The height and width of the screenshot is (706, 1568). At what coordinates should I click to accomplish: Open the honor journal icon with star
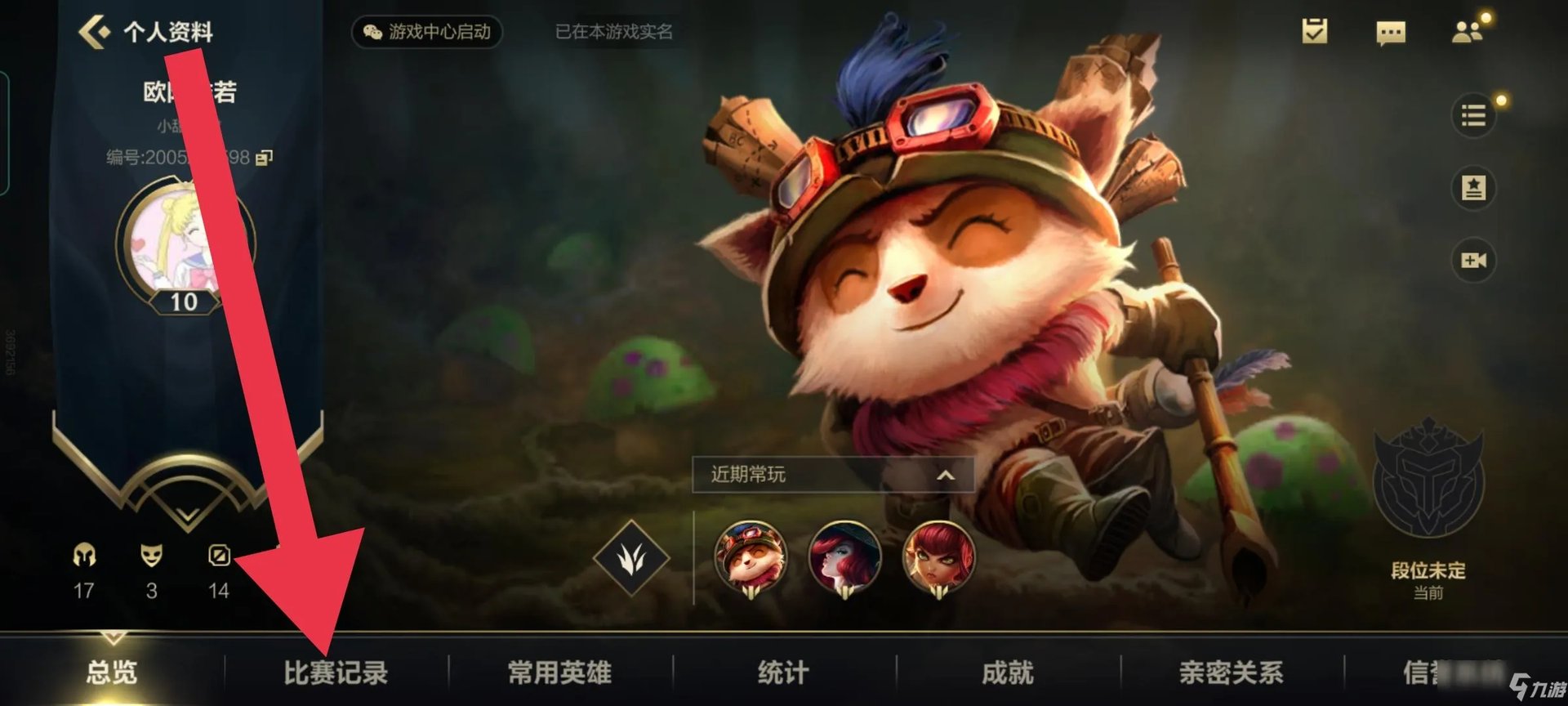click(x=1475, y=186)
